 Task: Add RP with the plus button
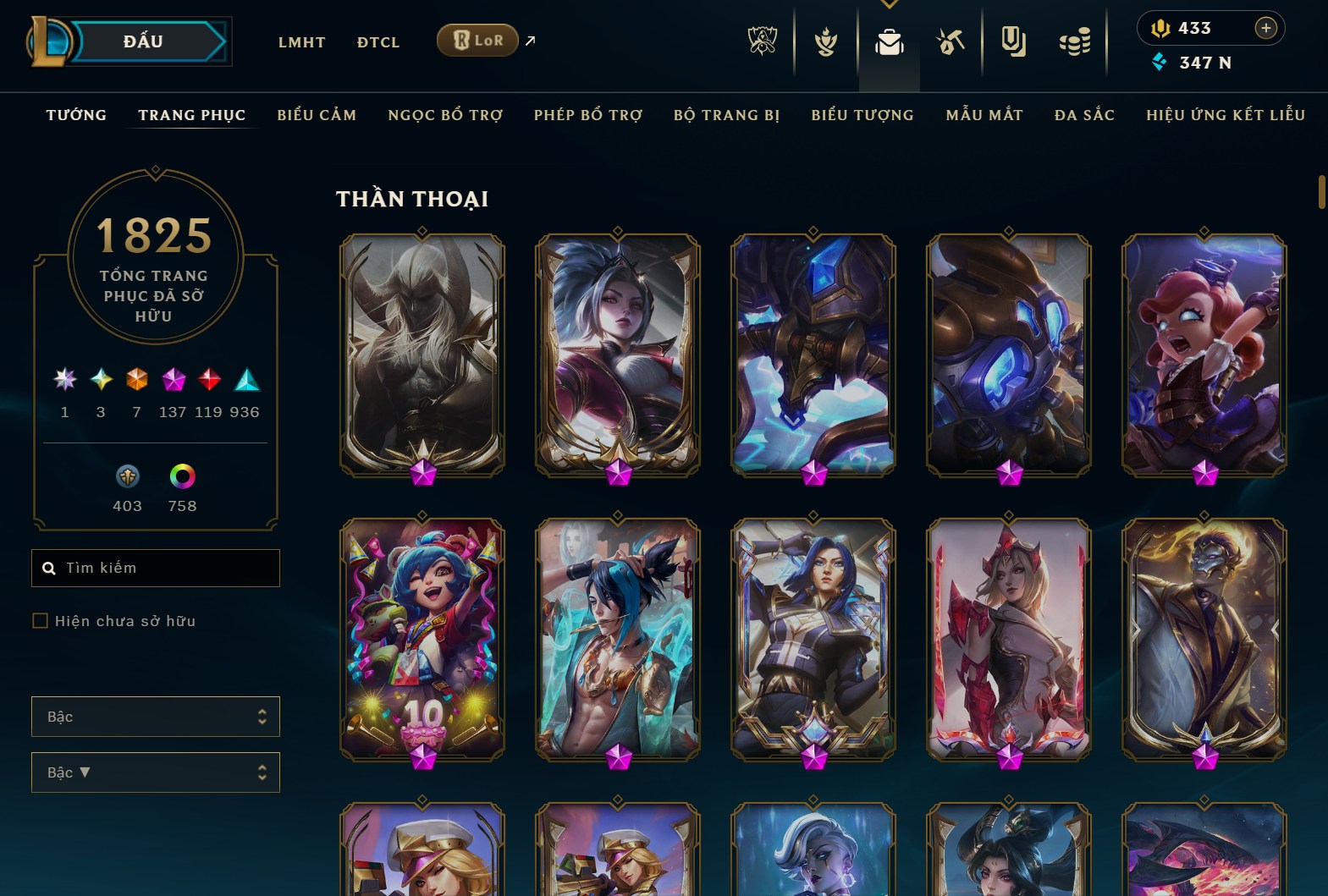tap(1265, 28)
